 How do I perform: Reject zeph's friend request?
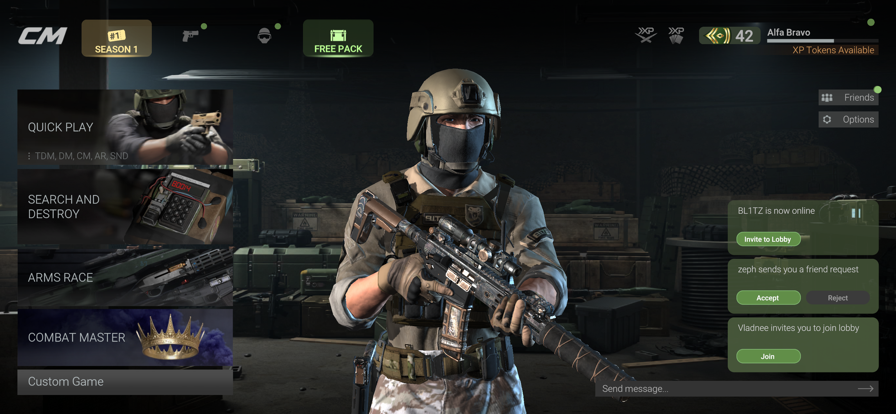[x=837, y=297]
